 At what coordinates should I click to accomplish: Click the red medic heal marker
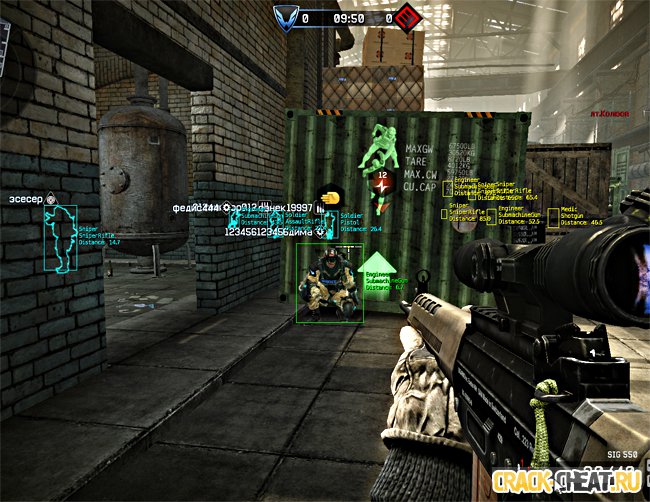point(381,184)
